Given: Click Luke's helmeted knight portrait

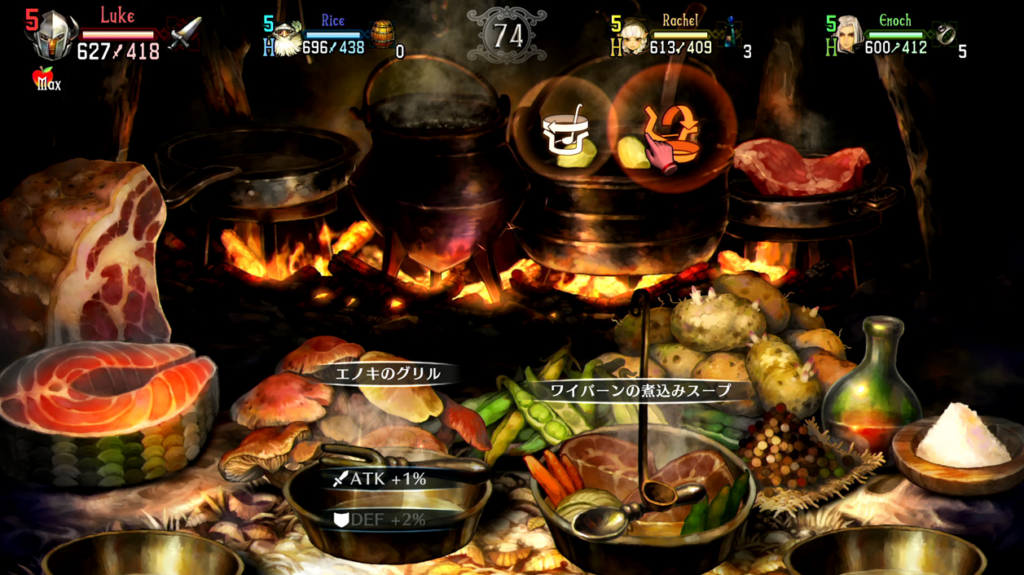Looking at the screenshot, I should [x=53, y=36].
